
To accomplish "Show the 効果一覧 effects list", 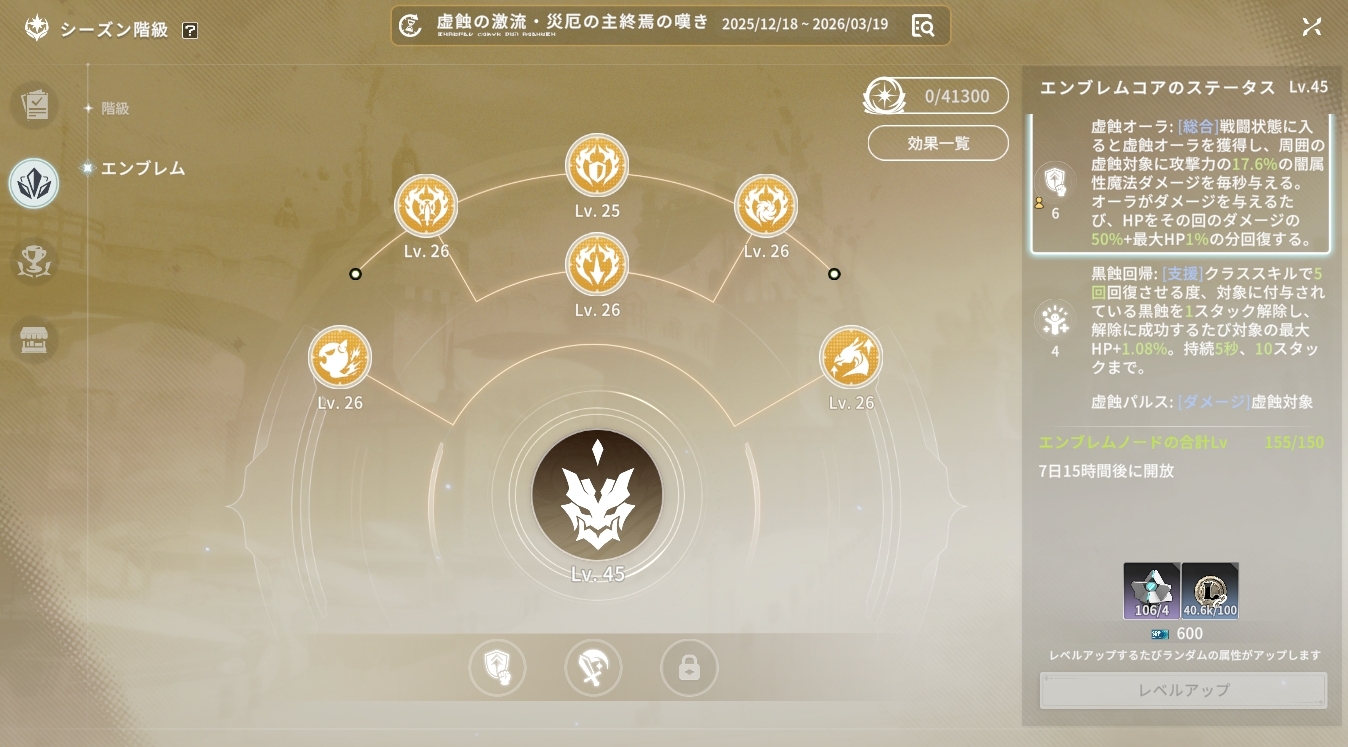I will pos(938,143).
